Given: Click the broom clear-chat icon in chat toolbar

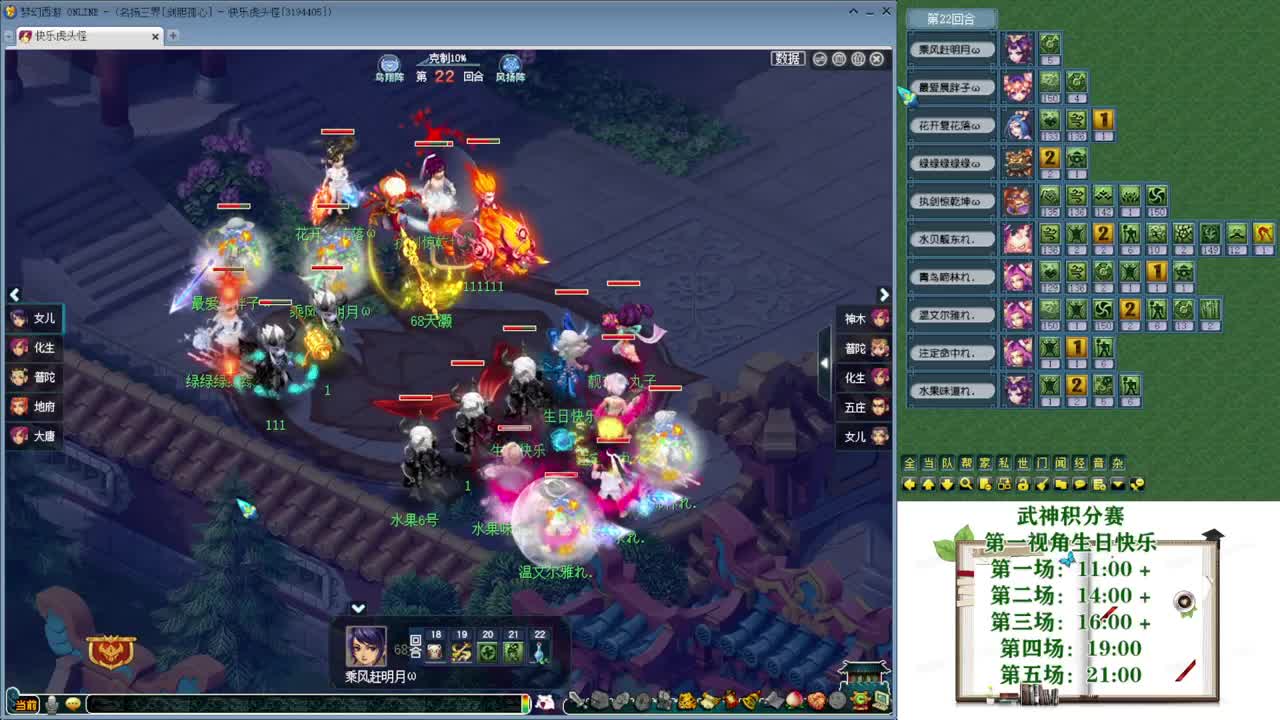Looking at the screenshot, I should click(1043, 484).
